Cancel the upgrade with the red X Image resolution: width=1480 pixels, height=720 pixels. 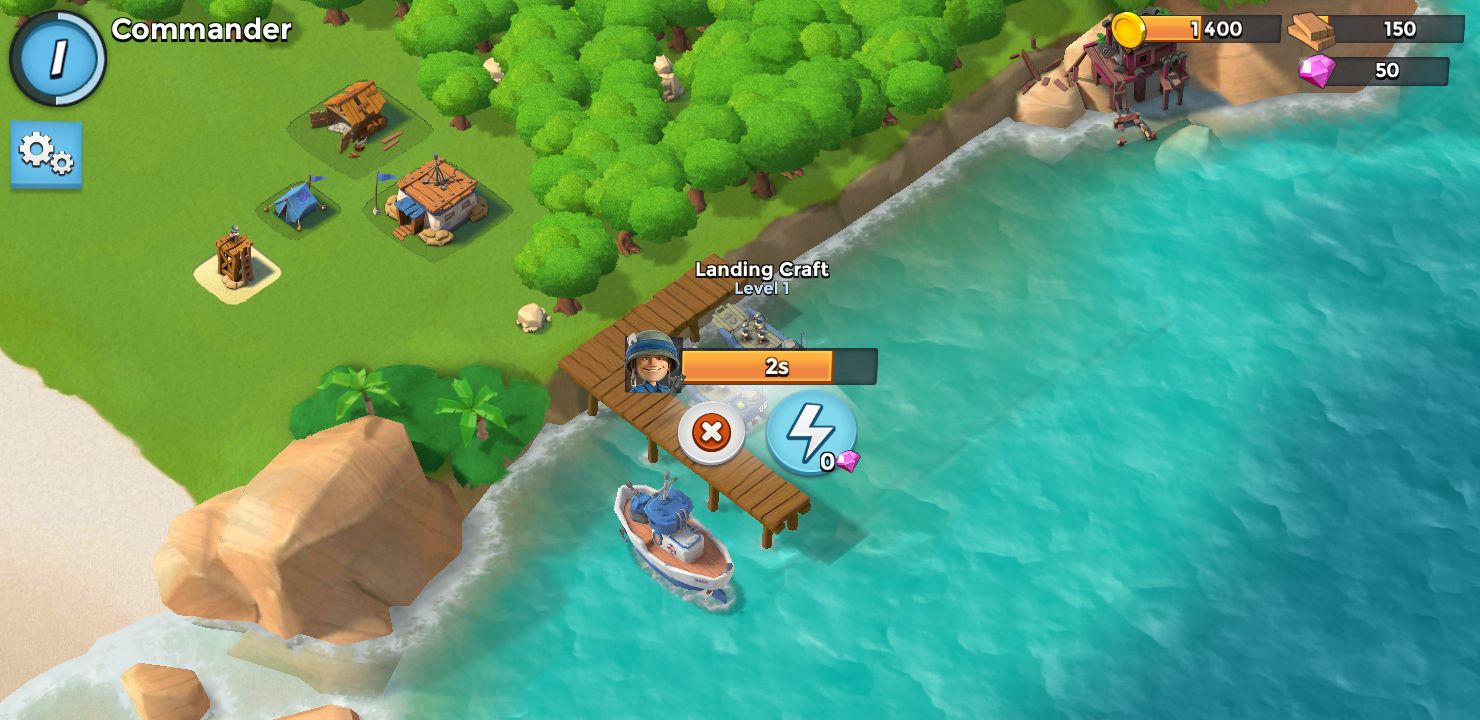711,433
